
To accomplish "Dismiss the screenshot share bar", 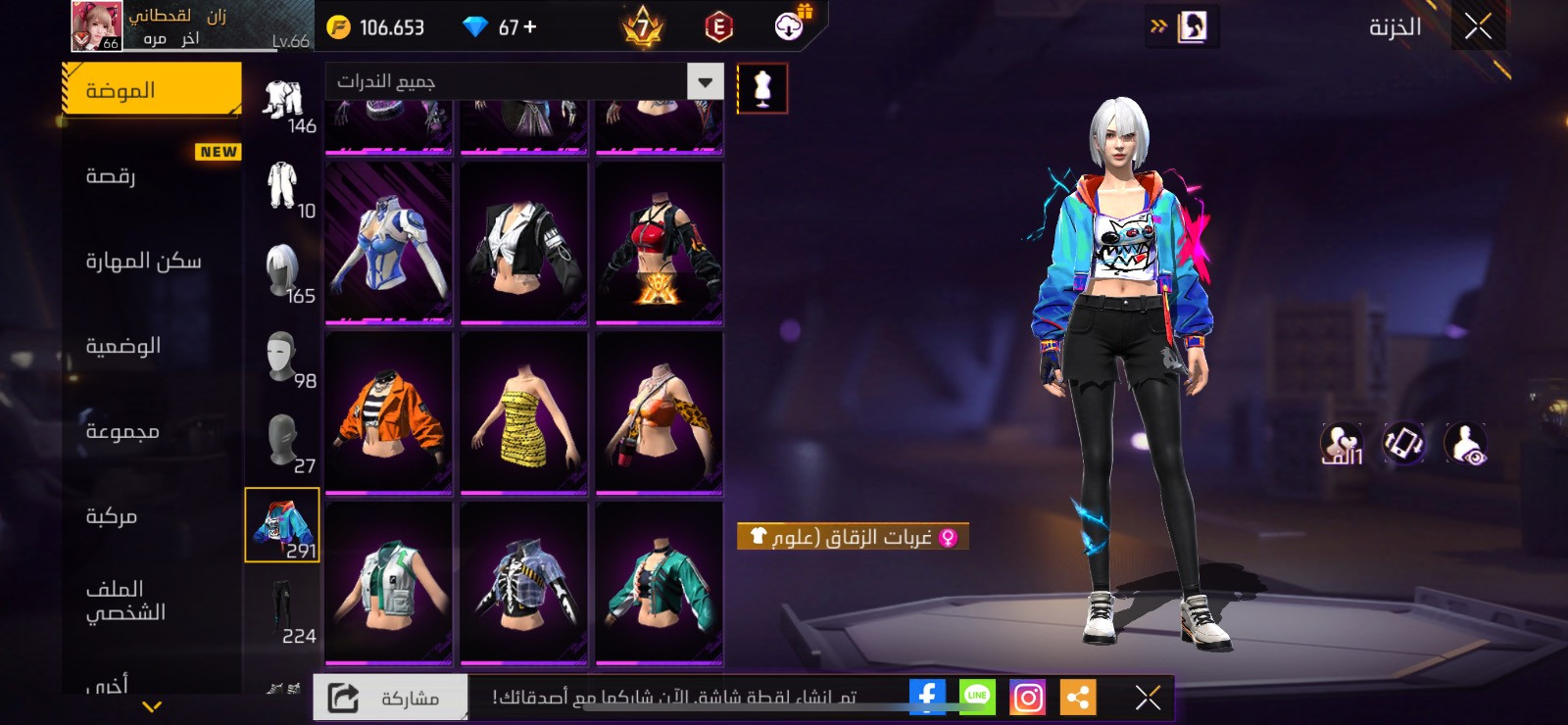I will [1148, 698].
